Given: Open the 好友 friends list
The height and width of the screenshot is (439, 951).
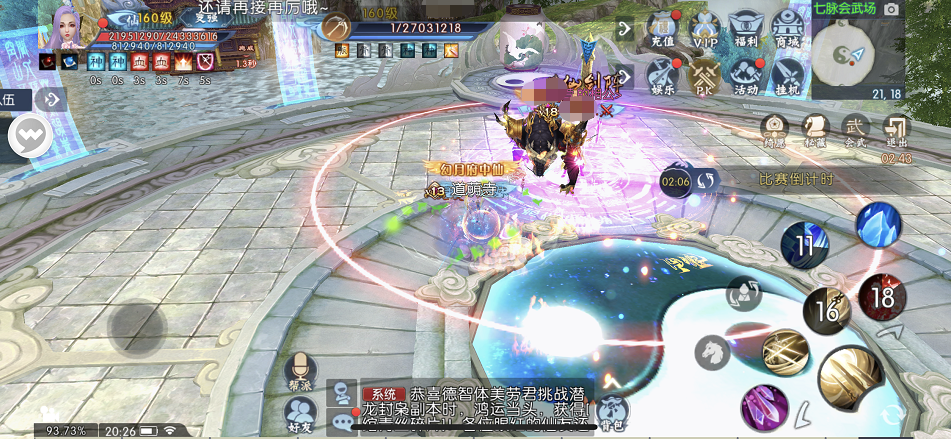Looking at the screenshot, I should 298,412.
